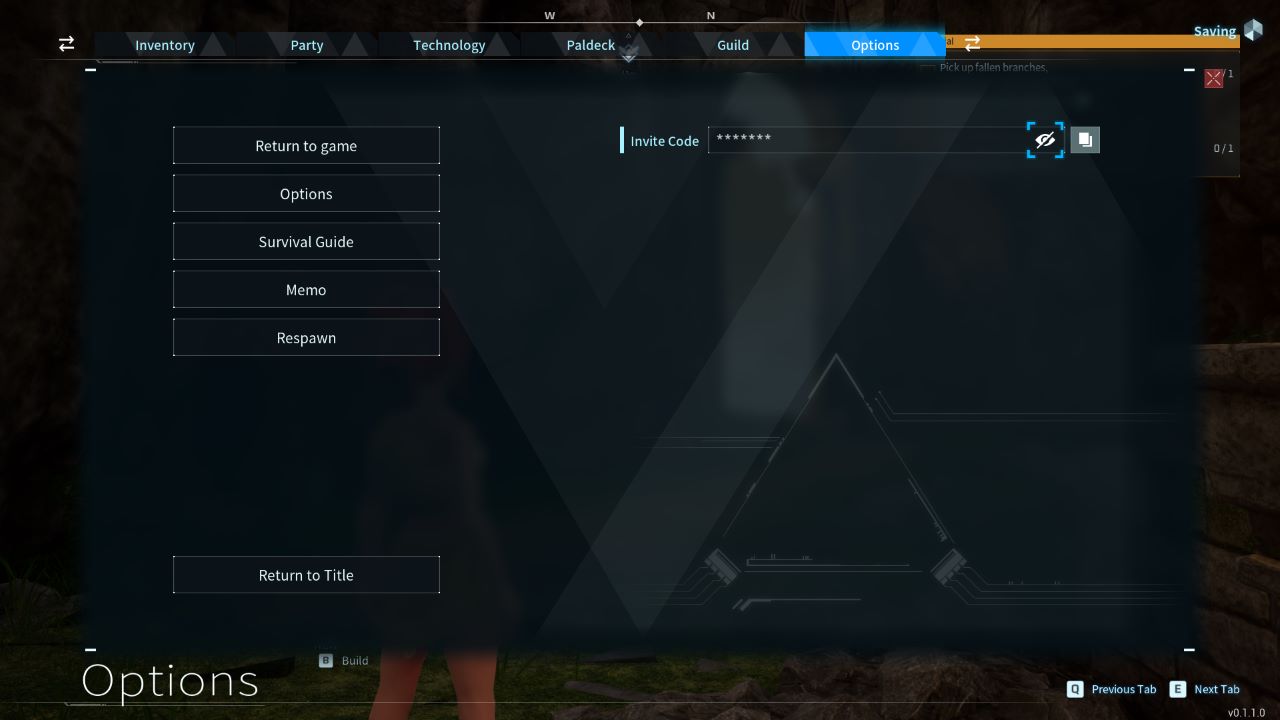This screenshot has height=720, width=1280.
Task: Click the red X quest marker icon
Action: click(1213, 77)
